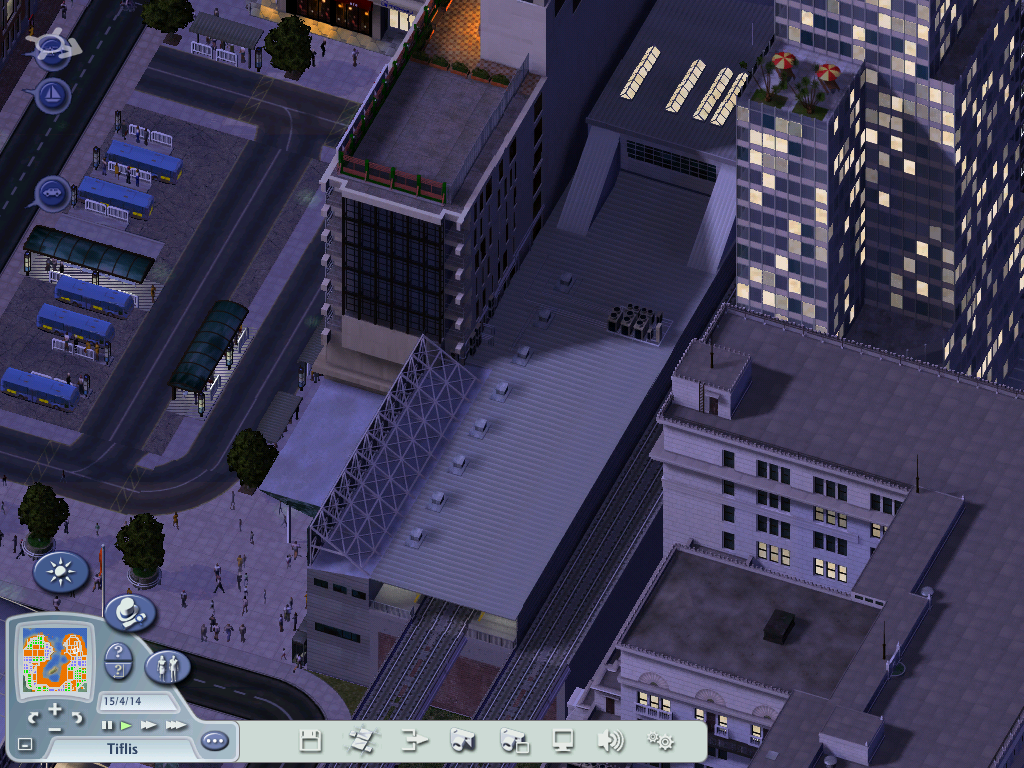Set simulation to triple-arrow fastest speed
The image size is (1024, 768).
(x=175, y=725)
